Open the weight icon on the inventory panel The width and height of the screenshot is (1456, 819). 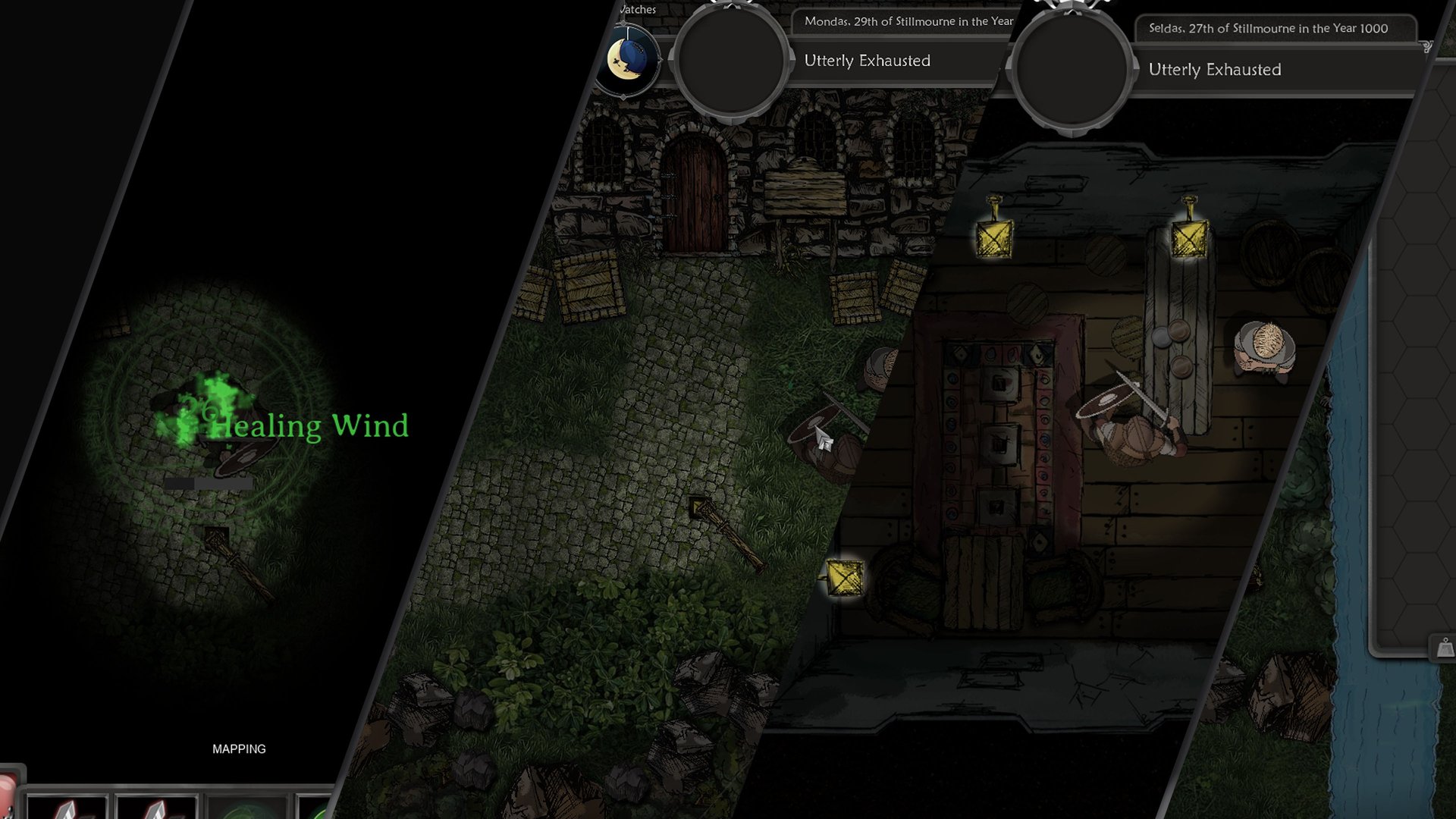(x=1445, y=648)
